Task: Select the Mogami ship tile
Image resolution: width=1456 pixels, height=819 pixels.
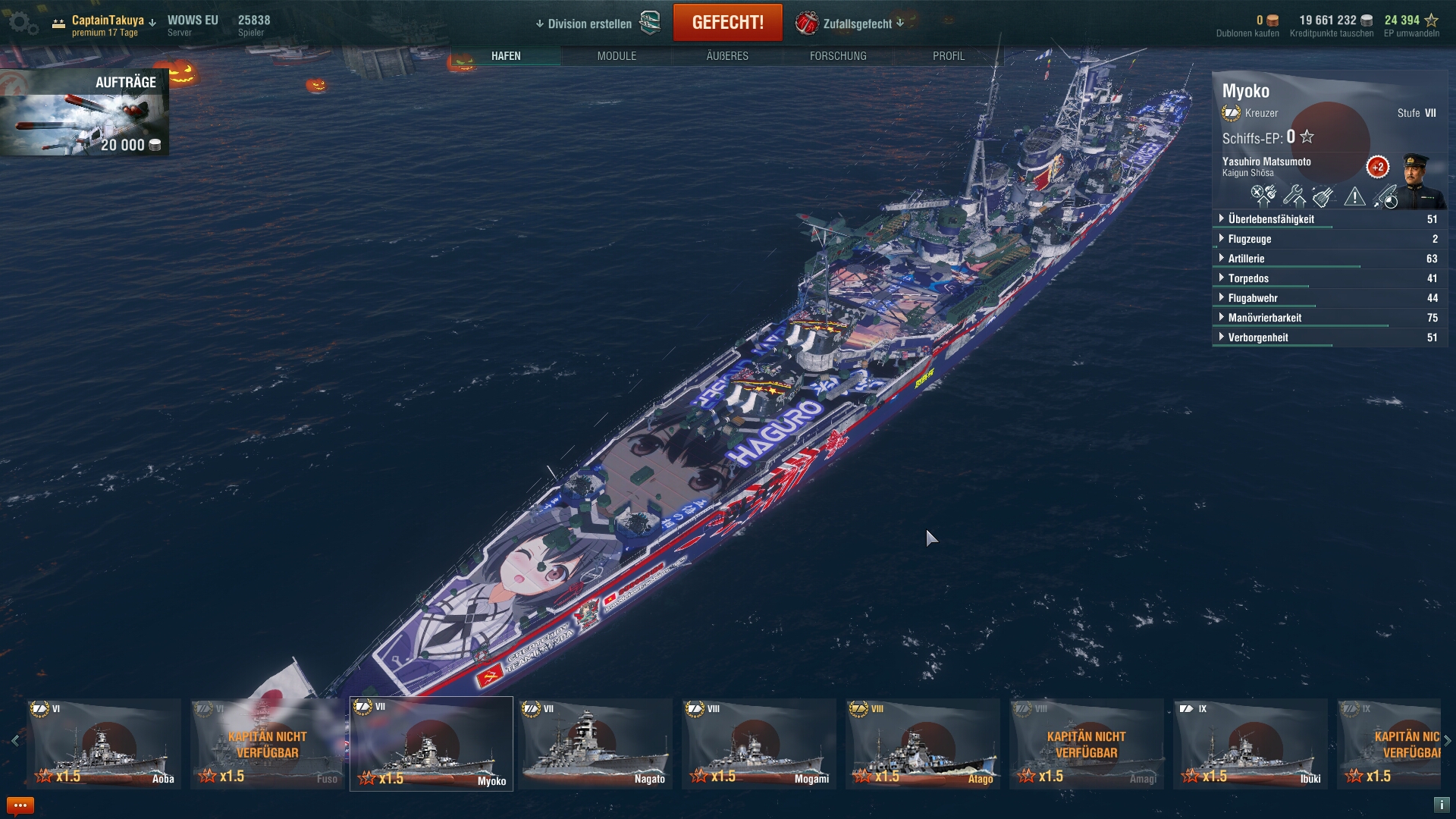Action: tap(759, 744)
